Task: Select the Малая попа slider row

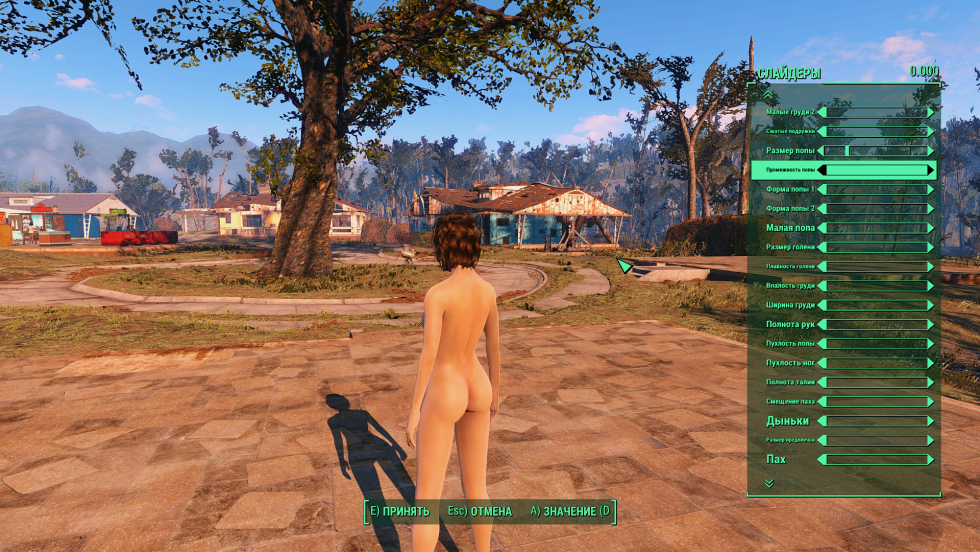Action: point(877,228)
